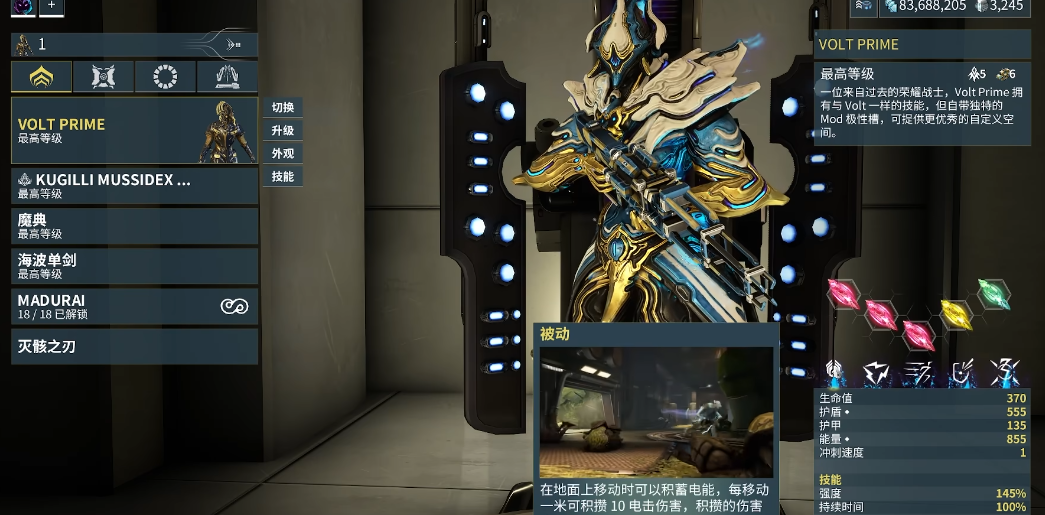Select the 灭骸之刃 slot
Image resolution: width=1045 pixels, height=515 pixels.
click(x=134, y=347)
